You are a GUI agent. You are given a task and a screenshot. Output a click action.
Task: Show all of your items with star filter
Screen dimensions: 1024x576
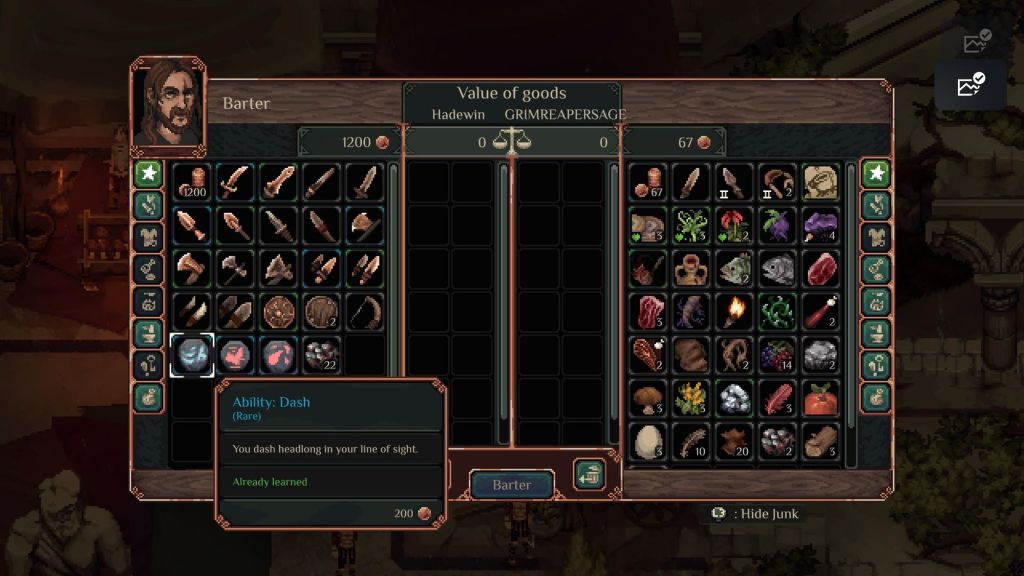[876, 174]
